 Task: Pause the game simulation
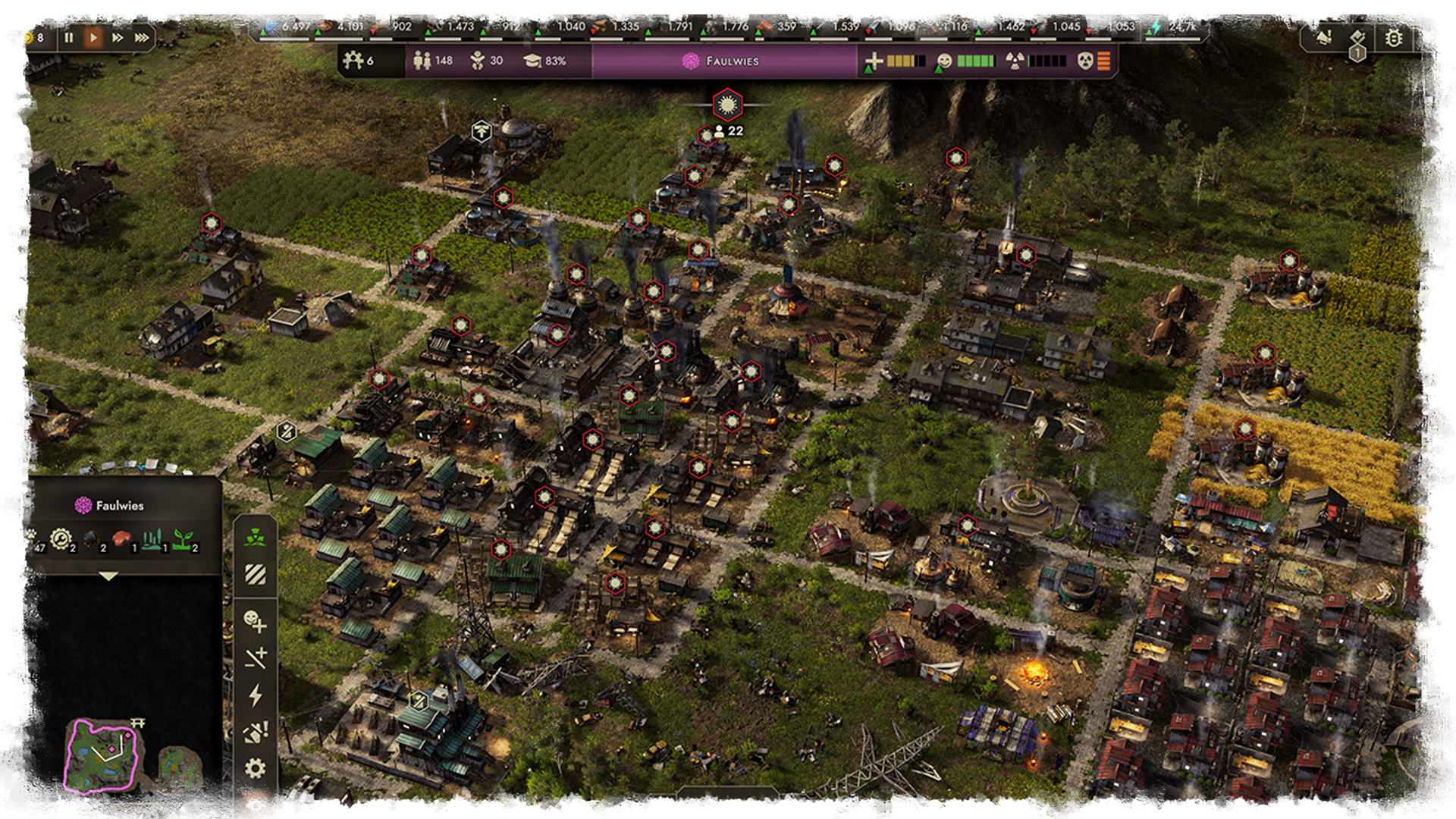(69, 37)
